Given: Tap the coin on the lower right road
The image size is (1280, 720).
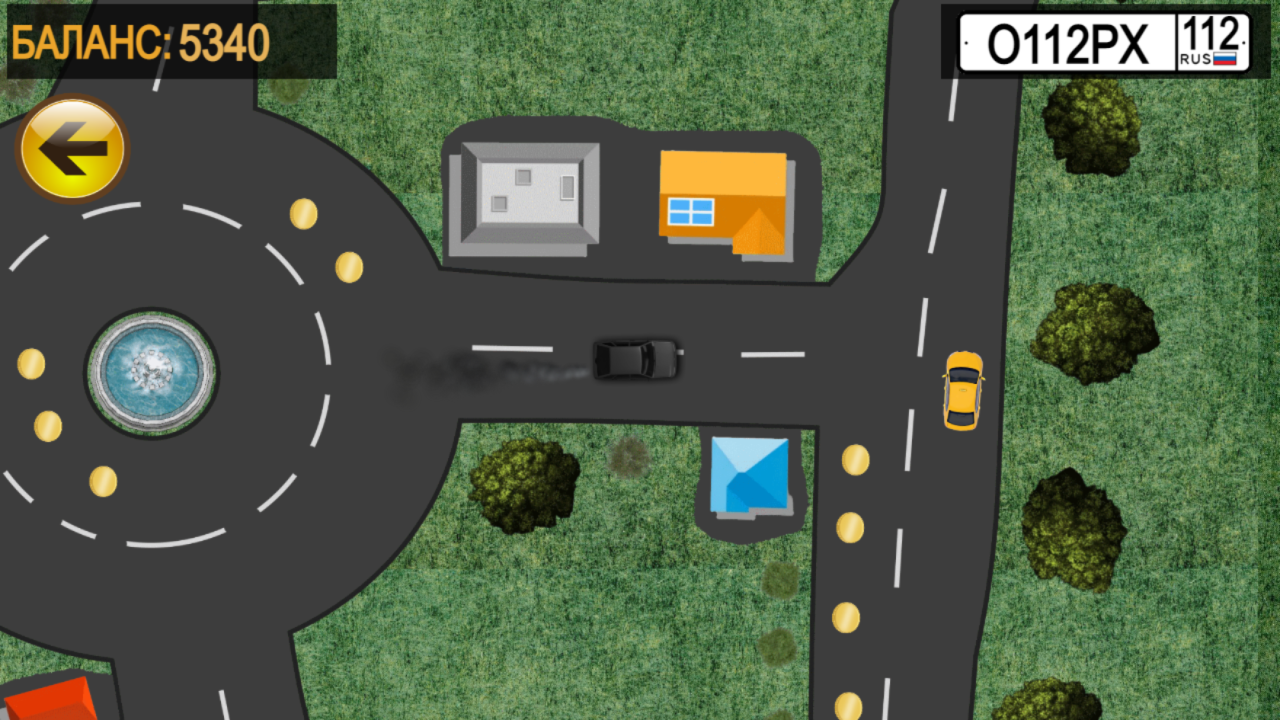Looking at the screenshot, I should pos(845,617).
